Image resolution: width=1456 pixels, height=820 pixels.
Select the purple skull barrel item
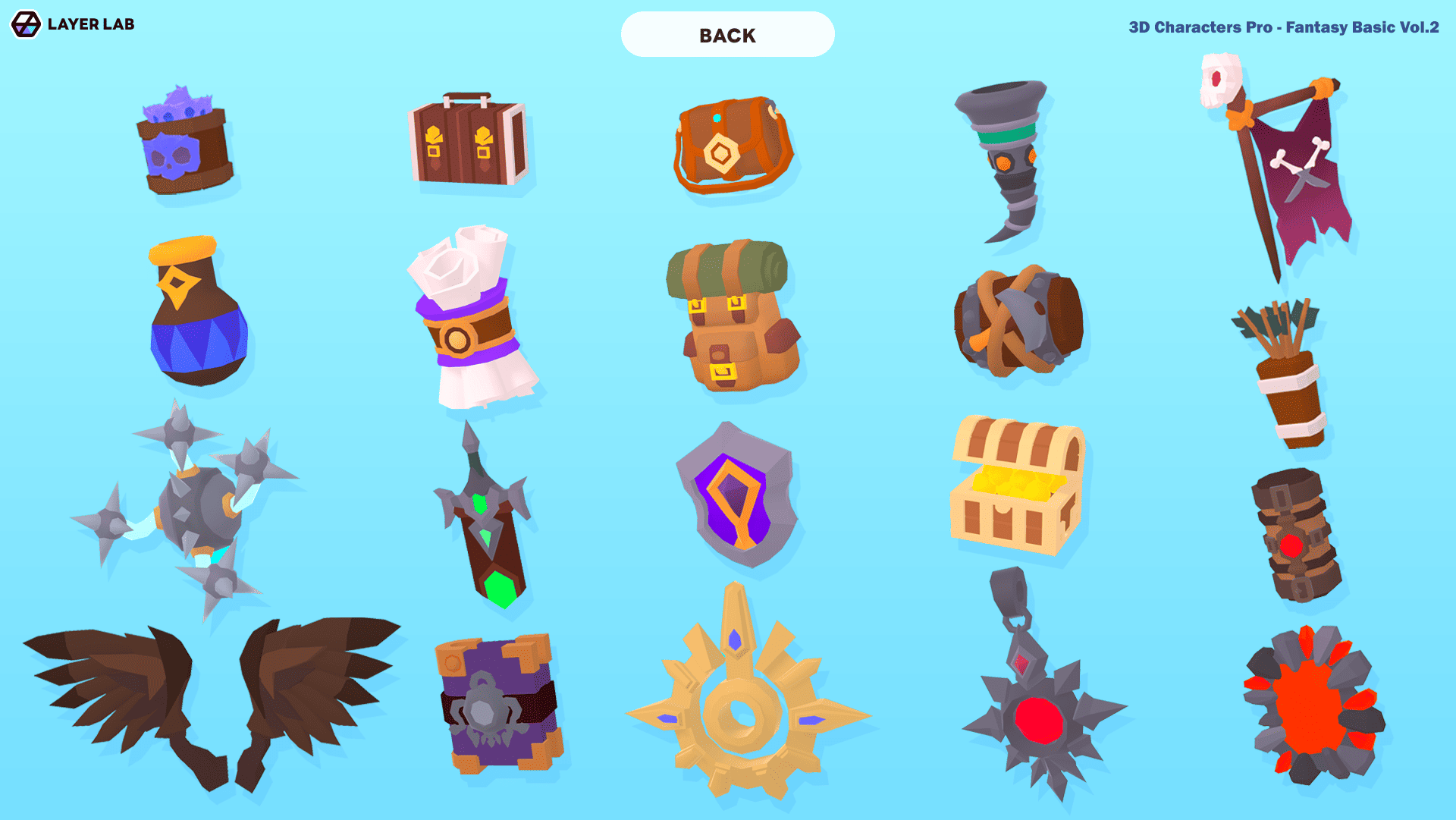[184, 144]
